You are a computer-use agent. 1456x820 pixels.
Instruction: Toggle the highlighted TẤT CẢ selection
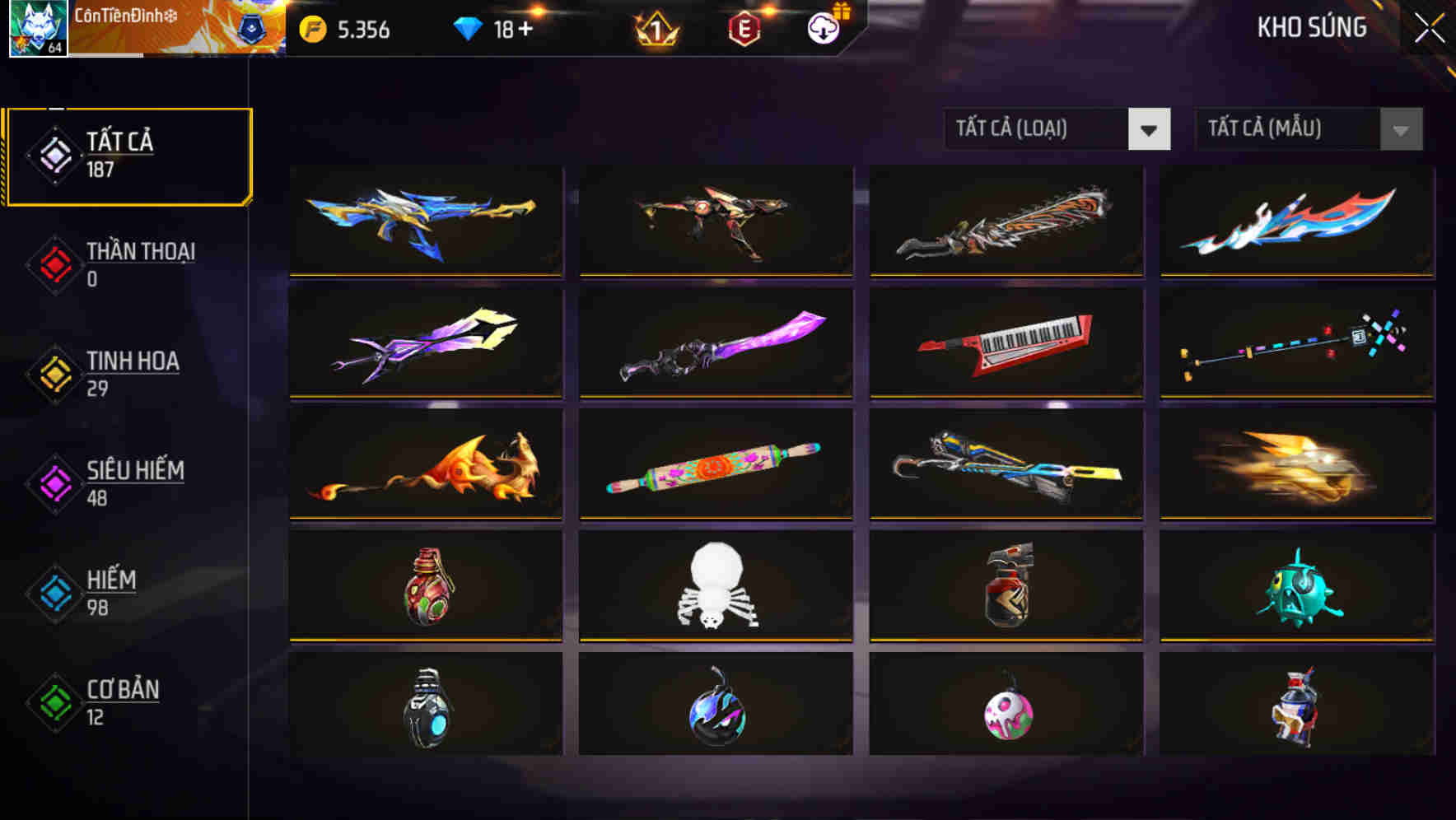(x=128, y=155)
